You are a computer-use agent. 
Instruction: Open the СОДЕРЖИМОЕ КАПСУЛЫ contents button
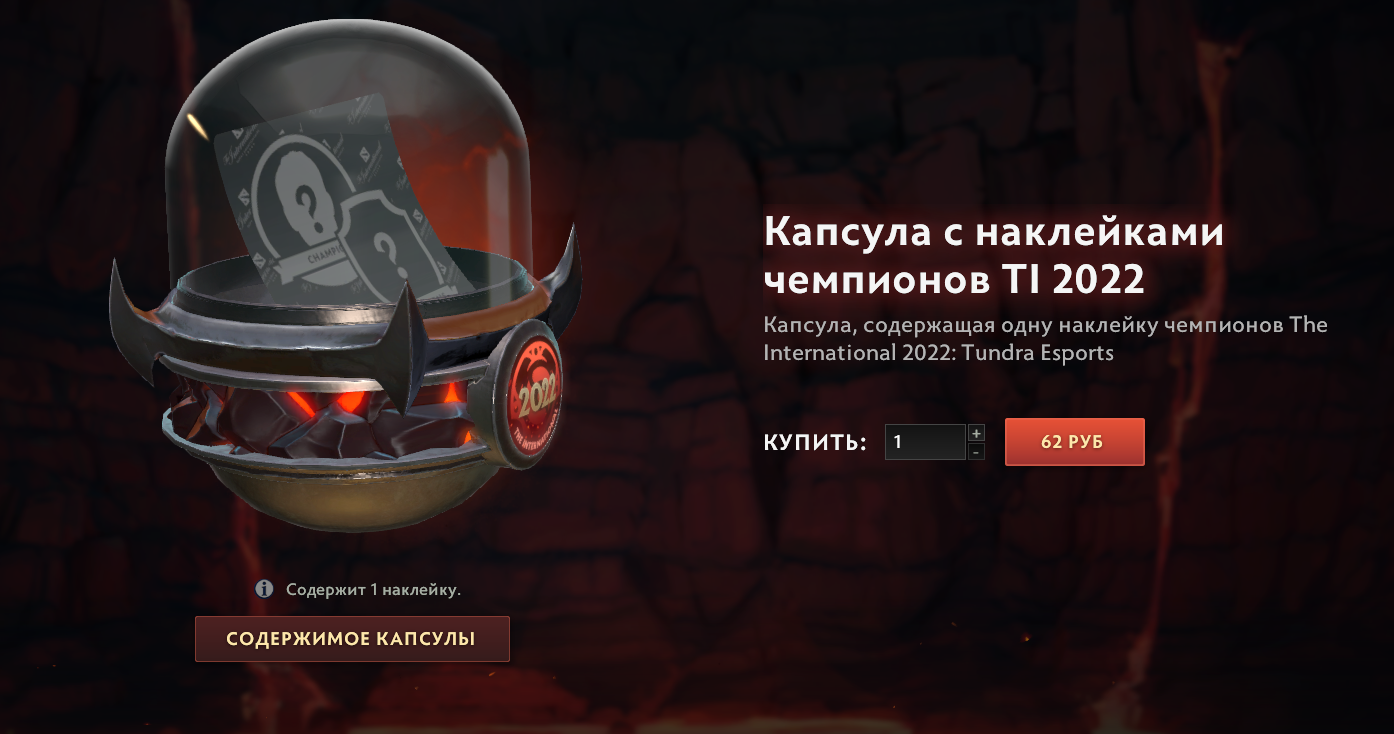click(352, 638)
